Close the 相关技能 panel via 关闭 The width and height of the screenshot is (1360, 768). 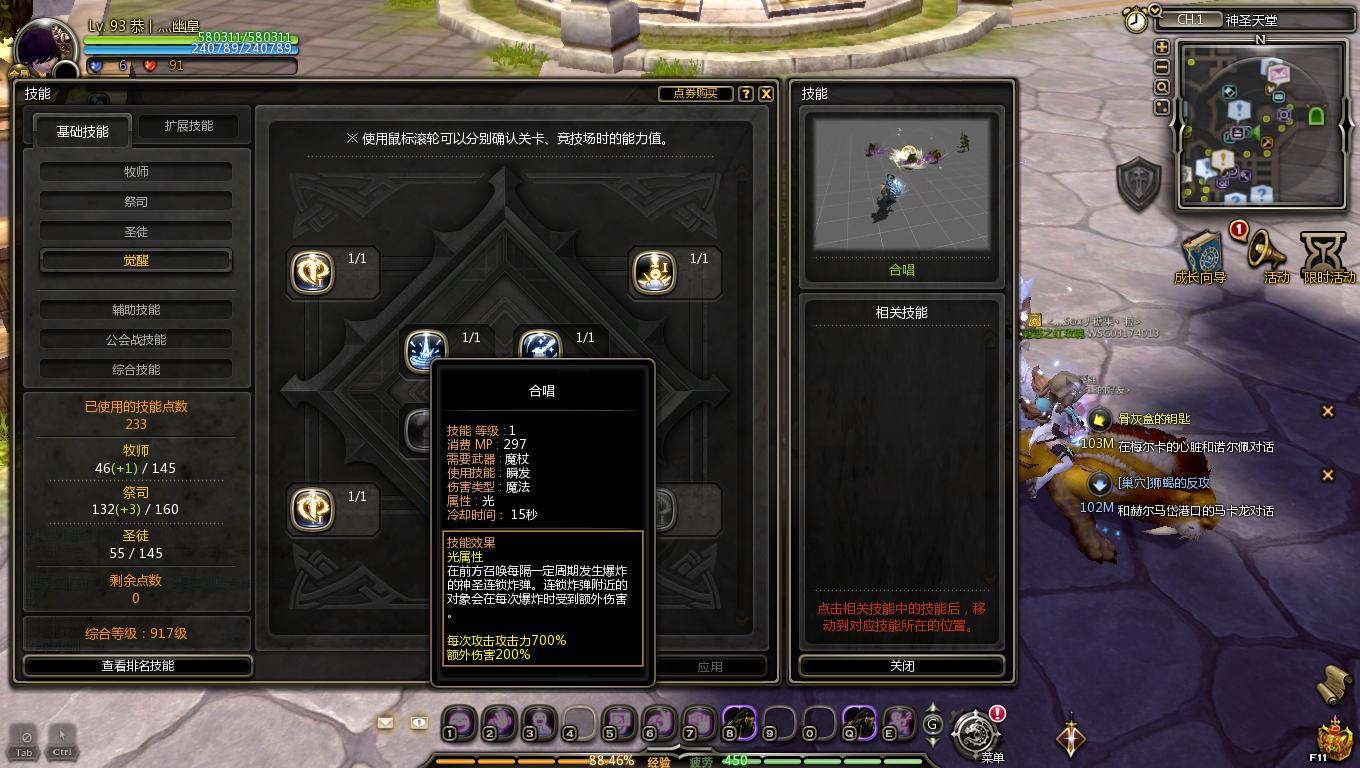click(x=901, y=665)
